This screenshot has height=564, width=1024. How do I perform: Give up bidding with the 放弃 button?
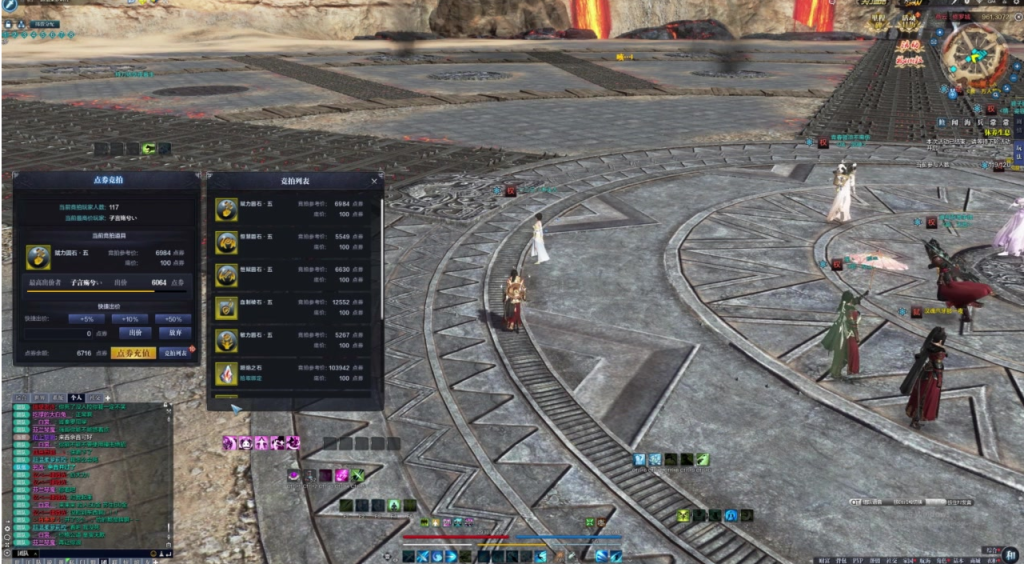pyautogui.click(x=174, y=333)
